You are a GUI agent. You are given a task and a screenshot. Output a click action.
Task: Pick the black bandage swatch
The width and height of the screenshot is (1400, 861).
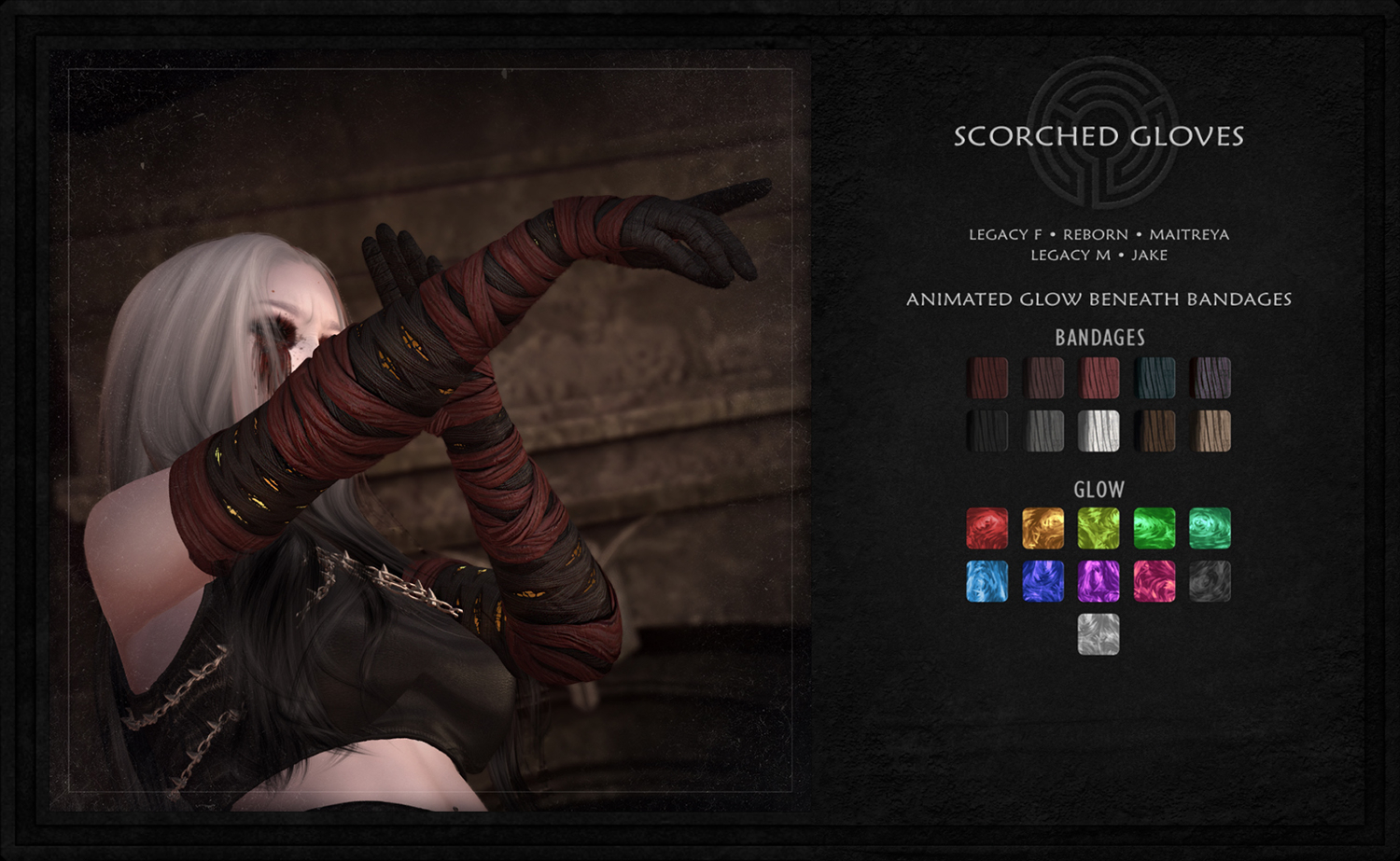(987, 431)
